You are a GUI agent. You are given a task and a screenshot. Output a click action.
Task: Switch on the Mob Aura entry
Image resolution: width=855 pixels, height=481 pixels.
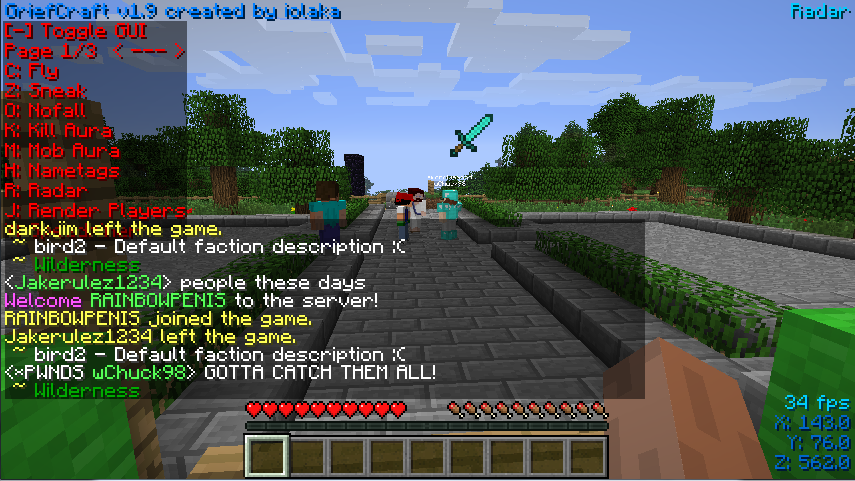(62, 151)
